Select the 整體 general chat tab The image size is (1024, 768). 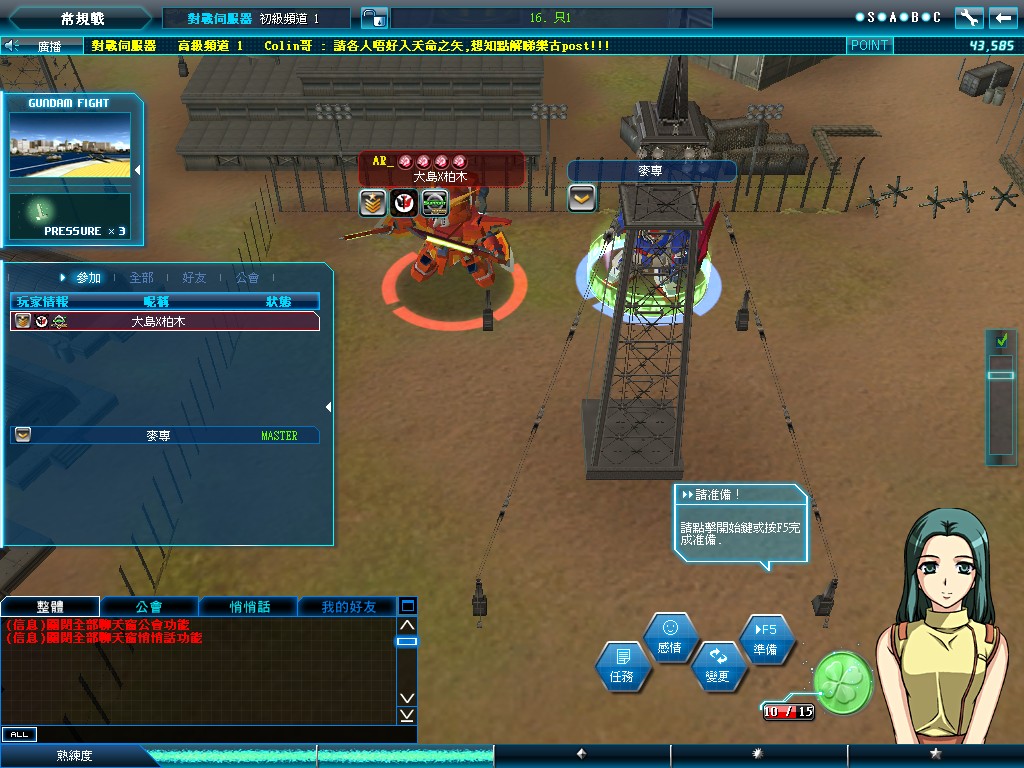tap(50, 607)
